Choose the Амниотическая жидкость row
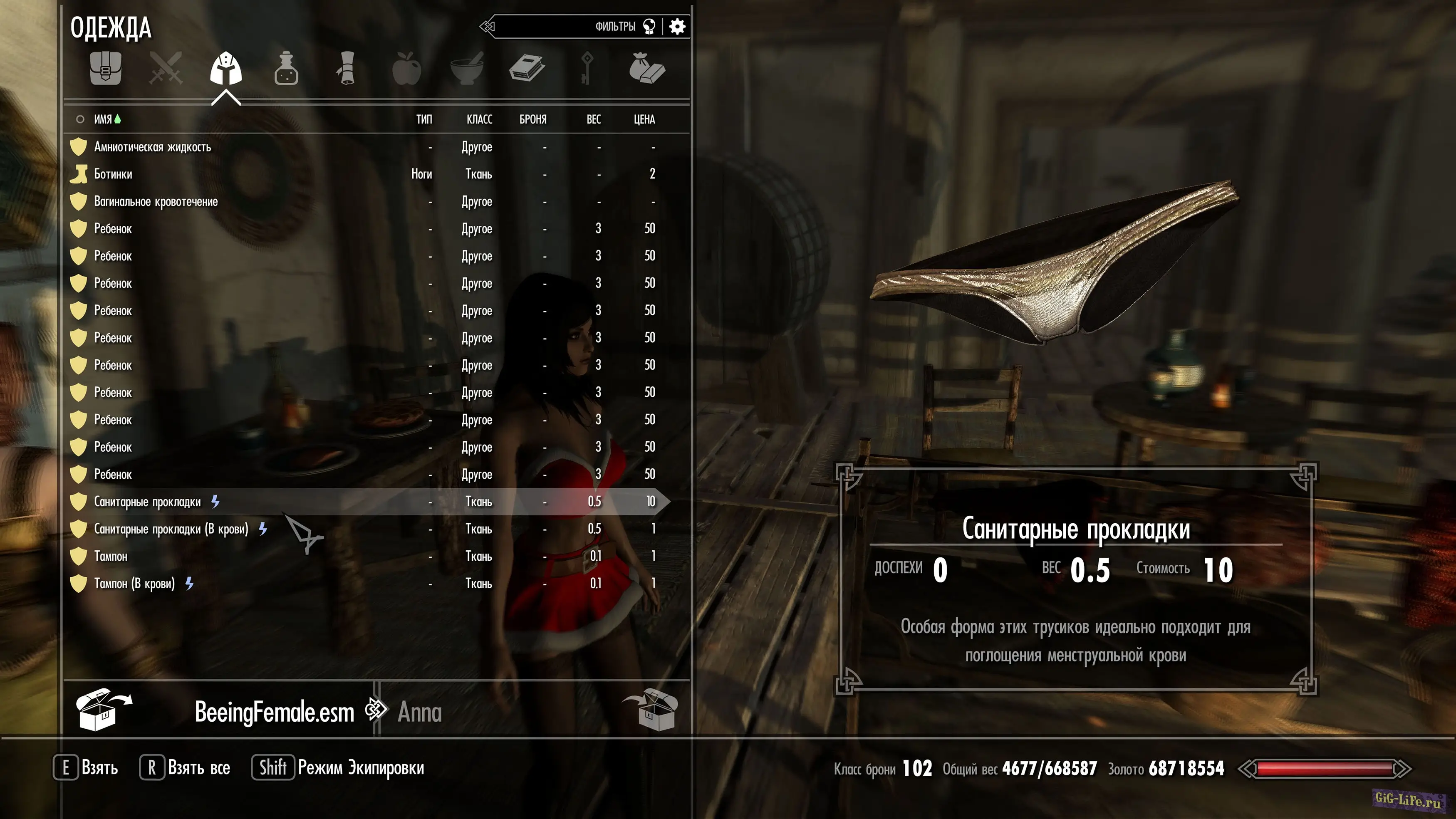 click(153, 147)
